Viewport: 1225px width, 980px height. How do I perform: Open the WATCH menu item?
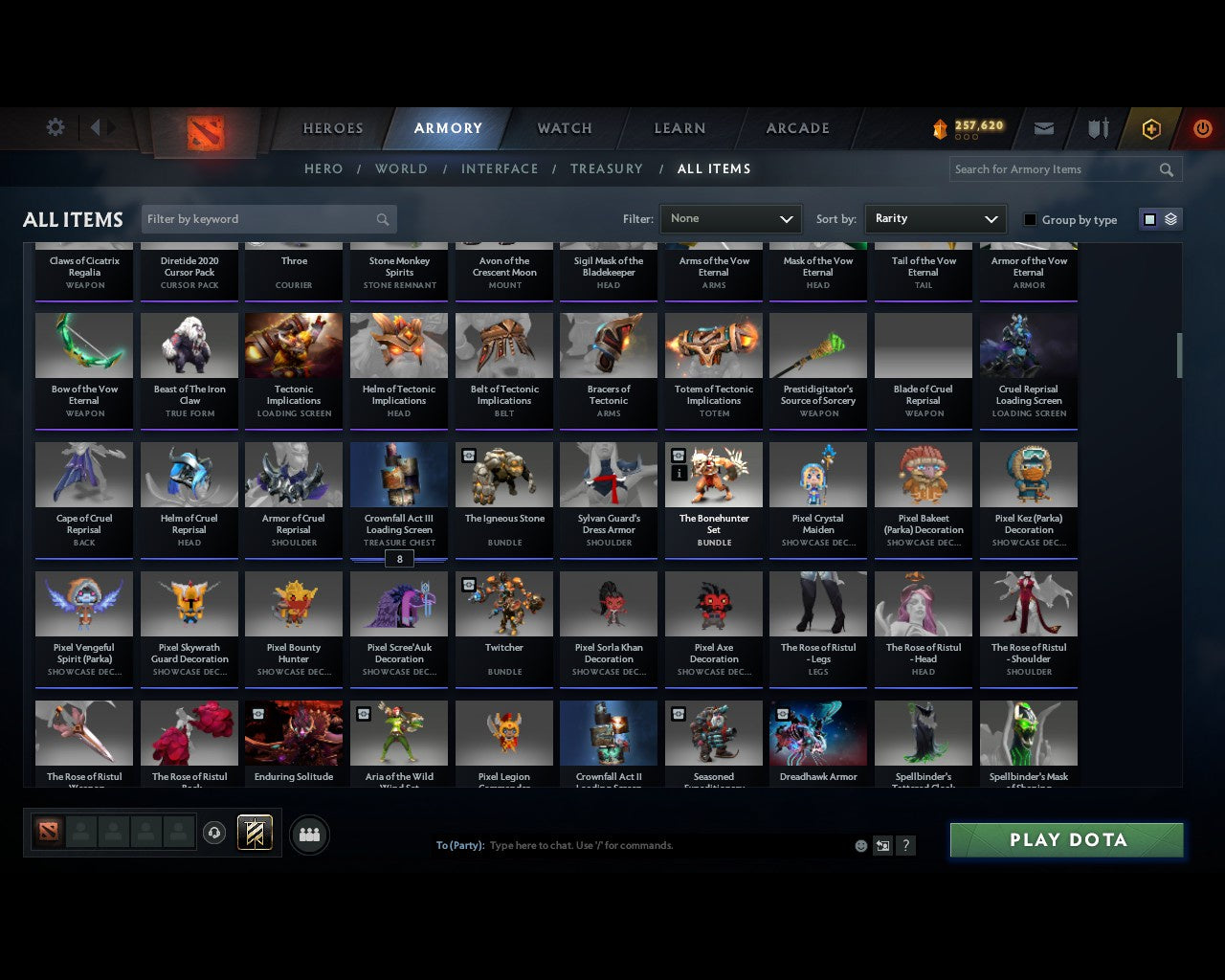click(564, 127)
